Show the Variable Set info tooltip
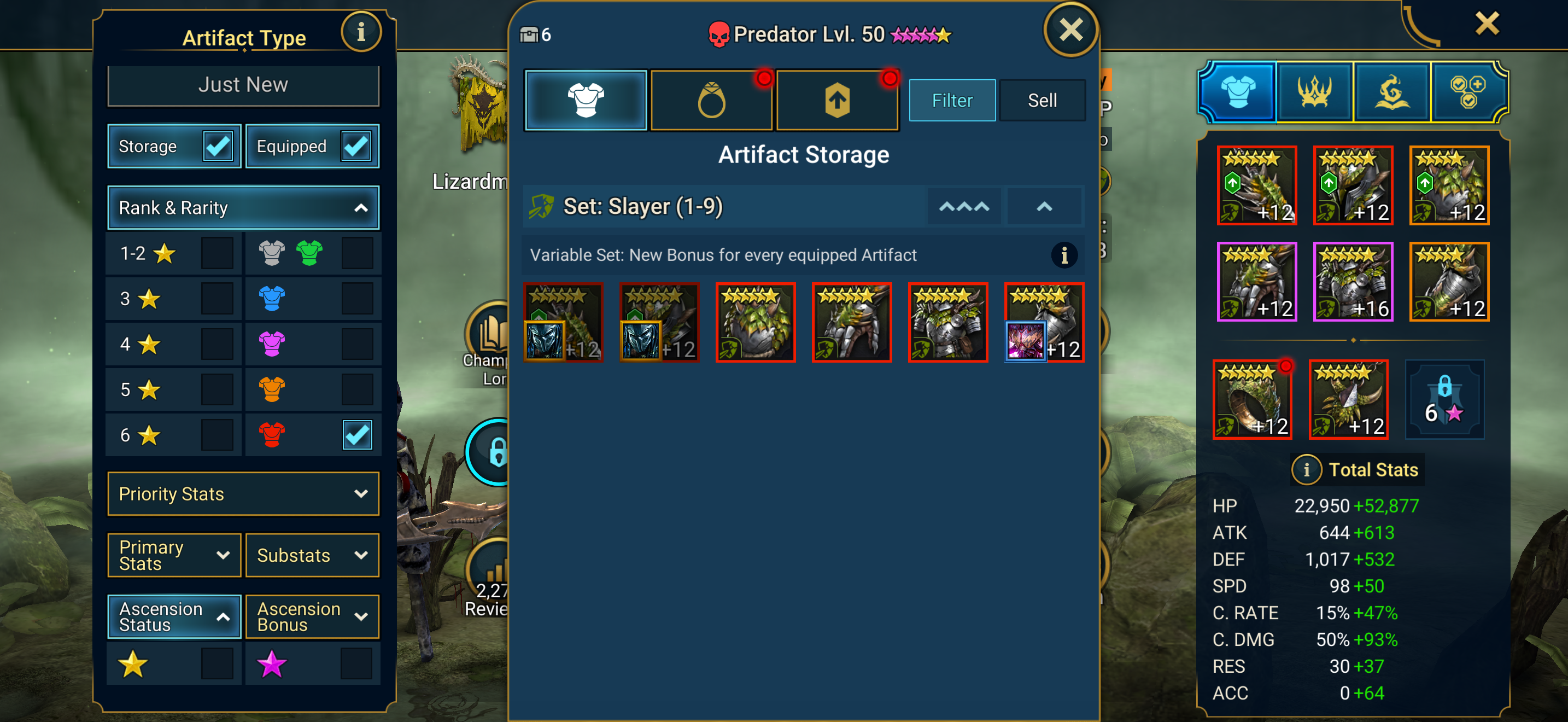The height and width of the screenshot is (722, 1568). (1063, 255)
